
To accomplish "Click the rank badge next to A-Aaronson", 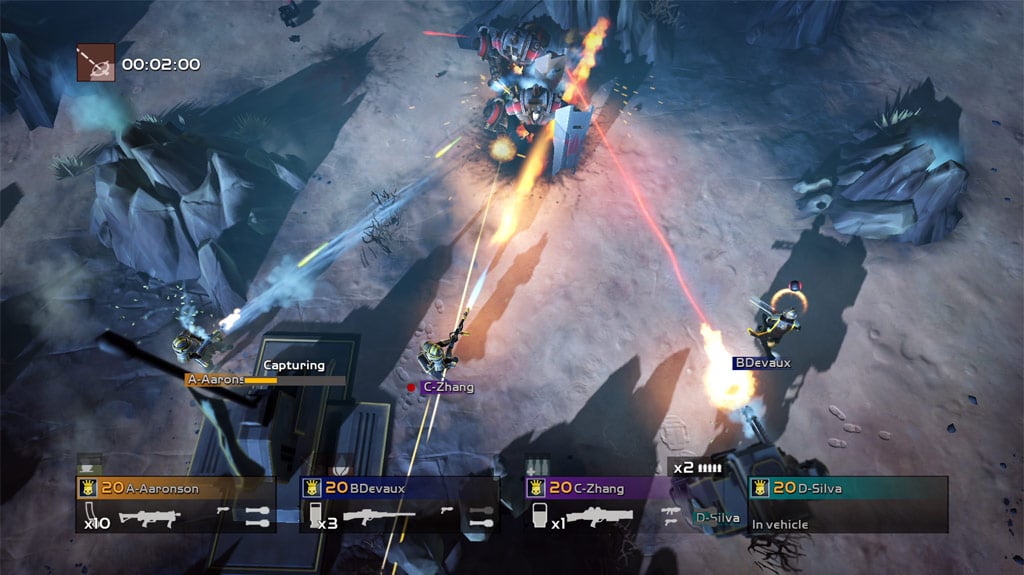I will tap(87, 489).
